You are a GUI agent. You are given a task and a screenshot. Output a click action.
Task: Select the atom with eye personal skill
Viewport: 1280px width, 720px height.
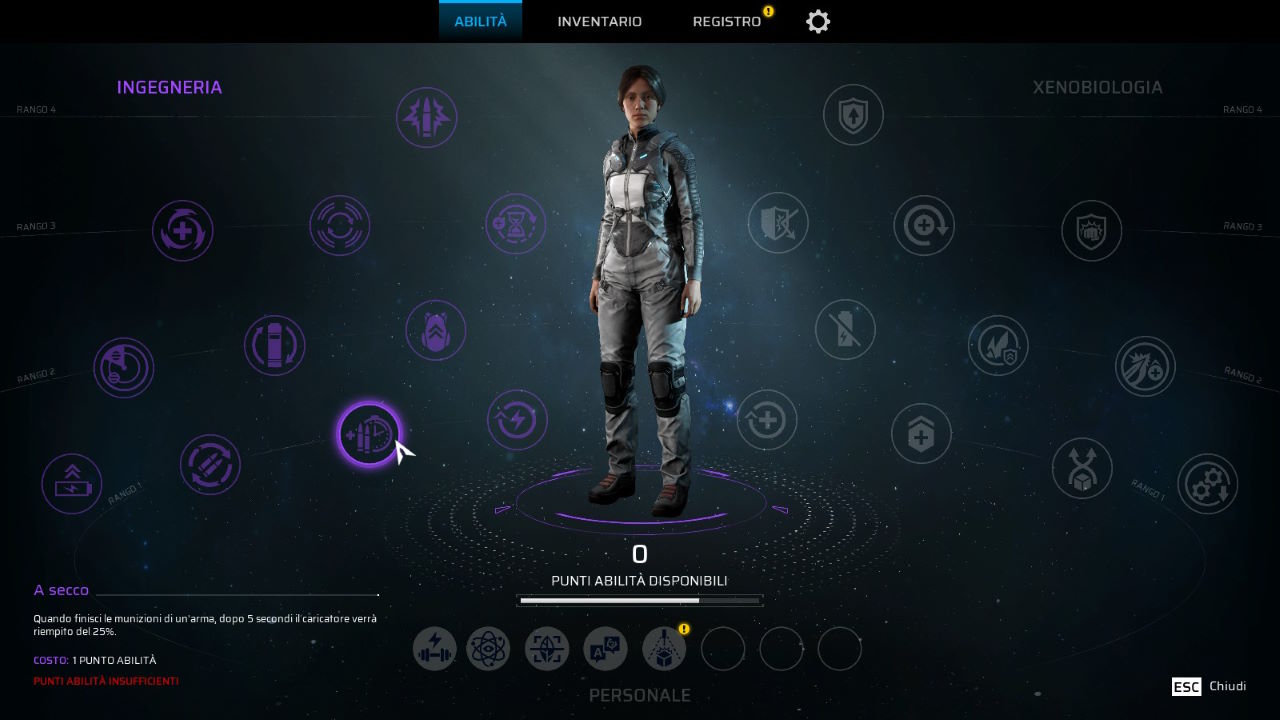pyautogui.click(x=489, y=649)
